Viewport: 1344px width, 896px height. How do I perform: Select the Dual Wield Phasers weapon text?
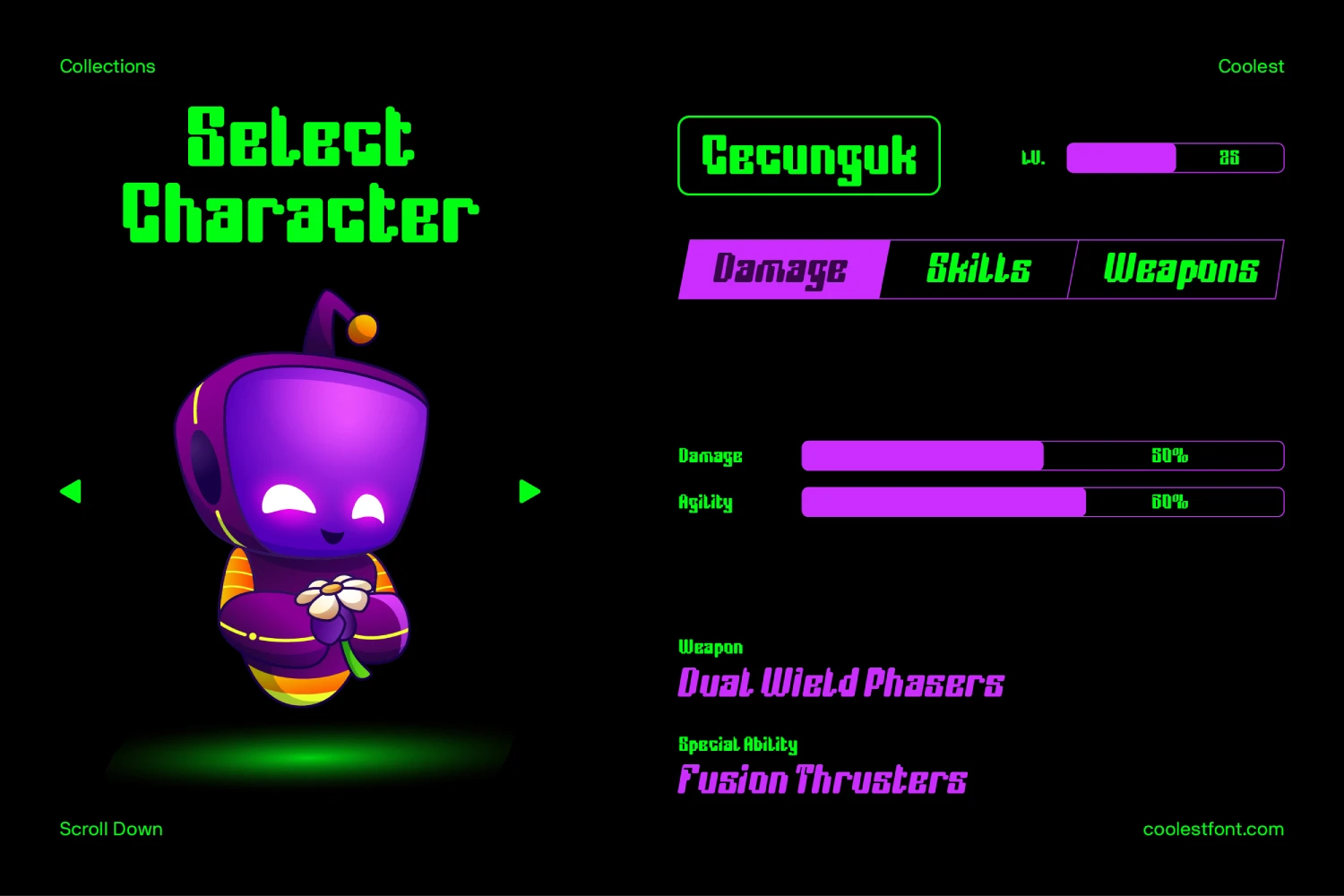pos(840,684)
